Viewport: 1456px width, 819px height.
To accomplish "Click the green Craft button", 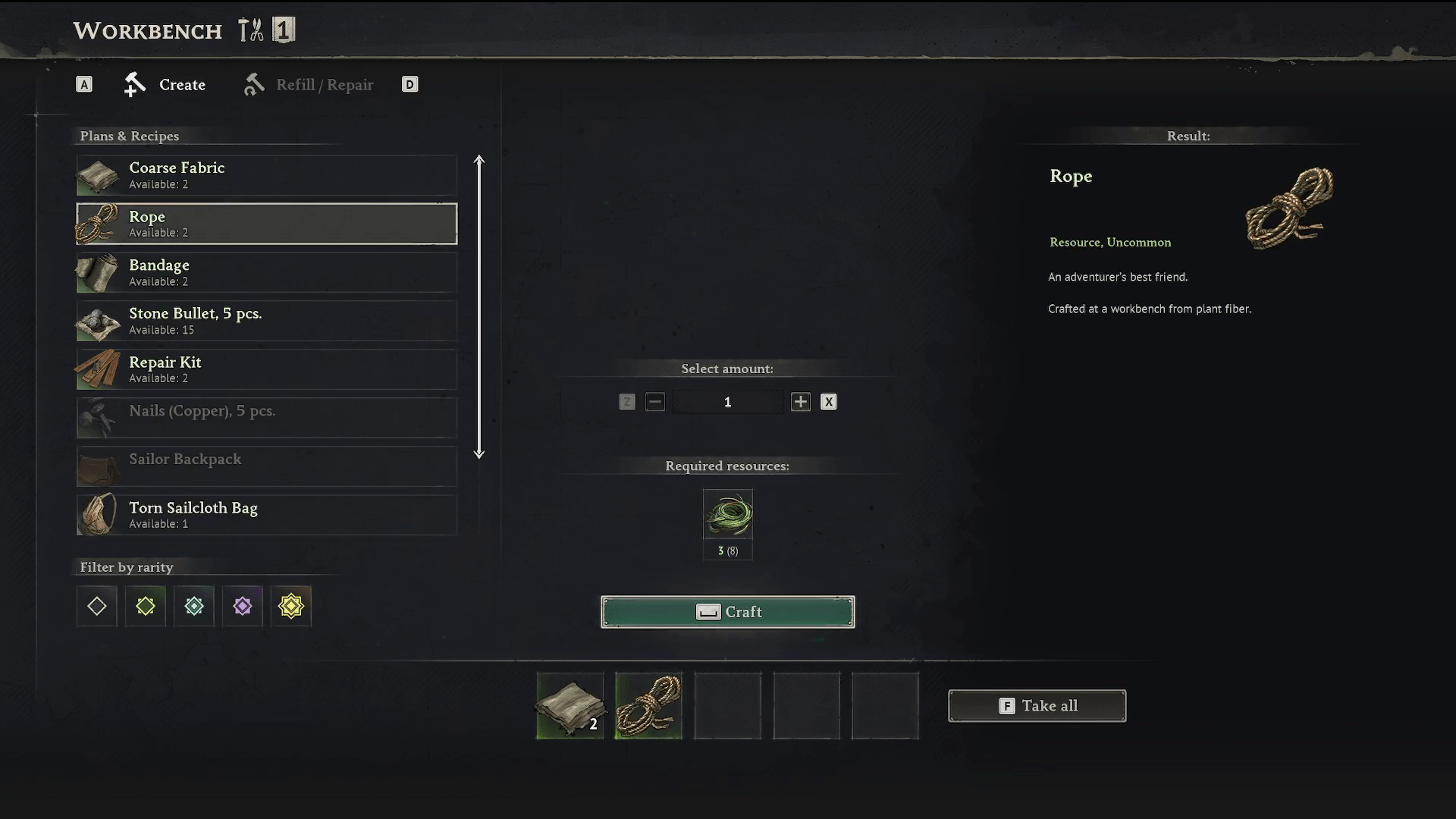I will pyautogui.click(x=727, y=612).
